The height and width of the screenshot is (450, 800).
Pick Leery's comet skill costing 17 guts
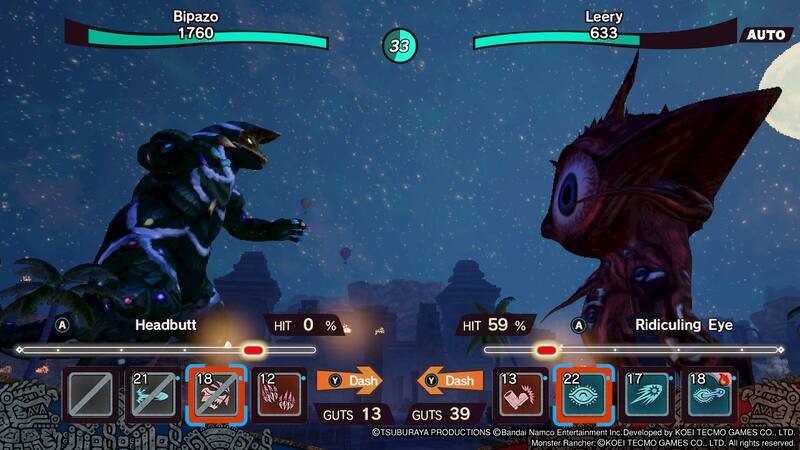pyautogui.click(x=647, y=394)
